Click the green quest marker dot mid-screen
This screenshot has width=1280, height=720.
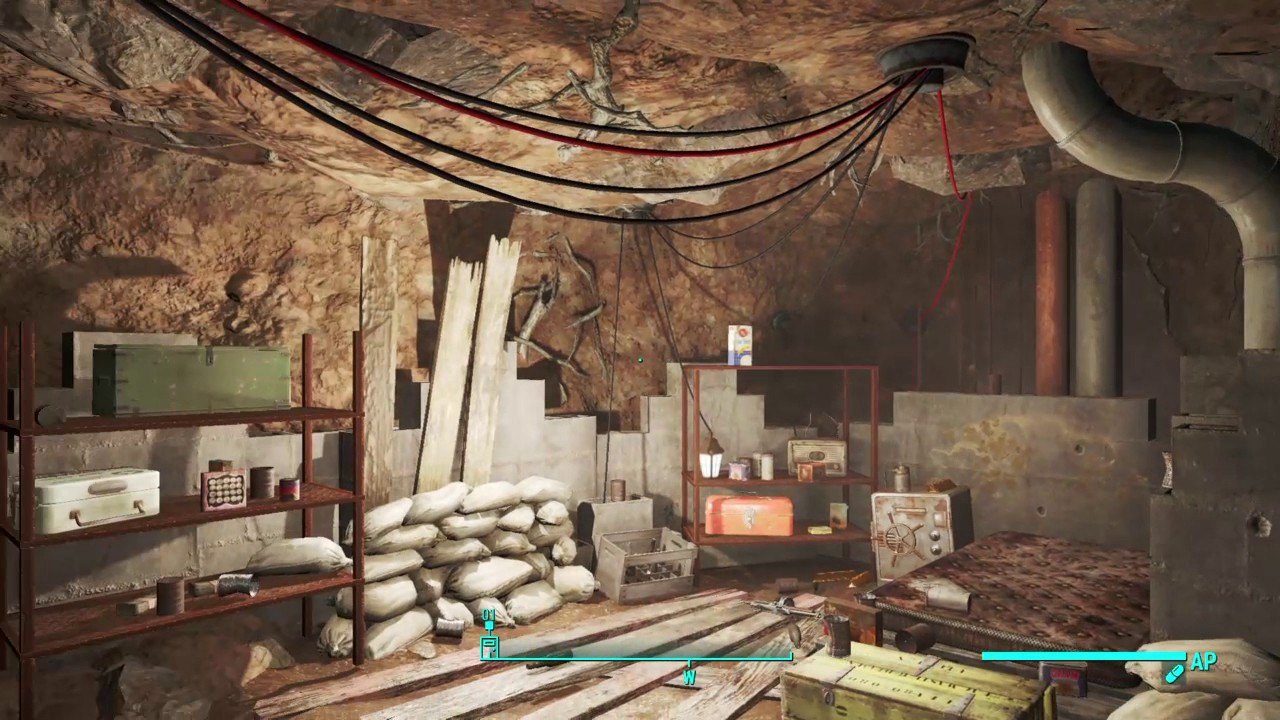point(640,358)
